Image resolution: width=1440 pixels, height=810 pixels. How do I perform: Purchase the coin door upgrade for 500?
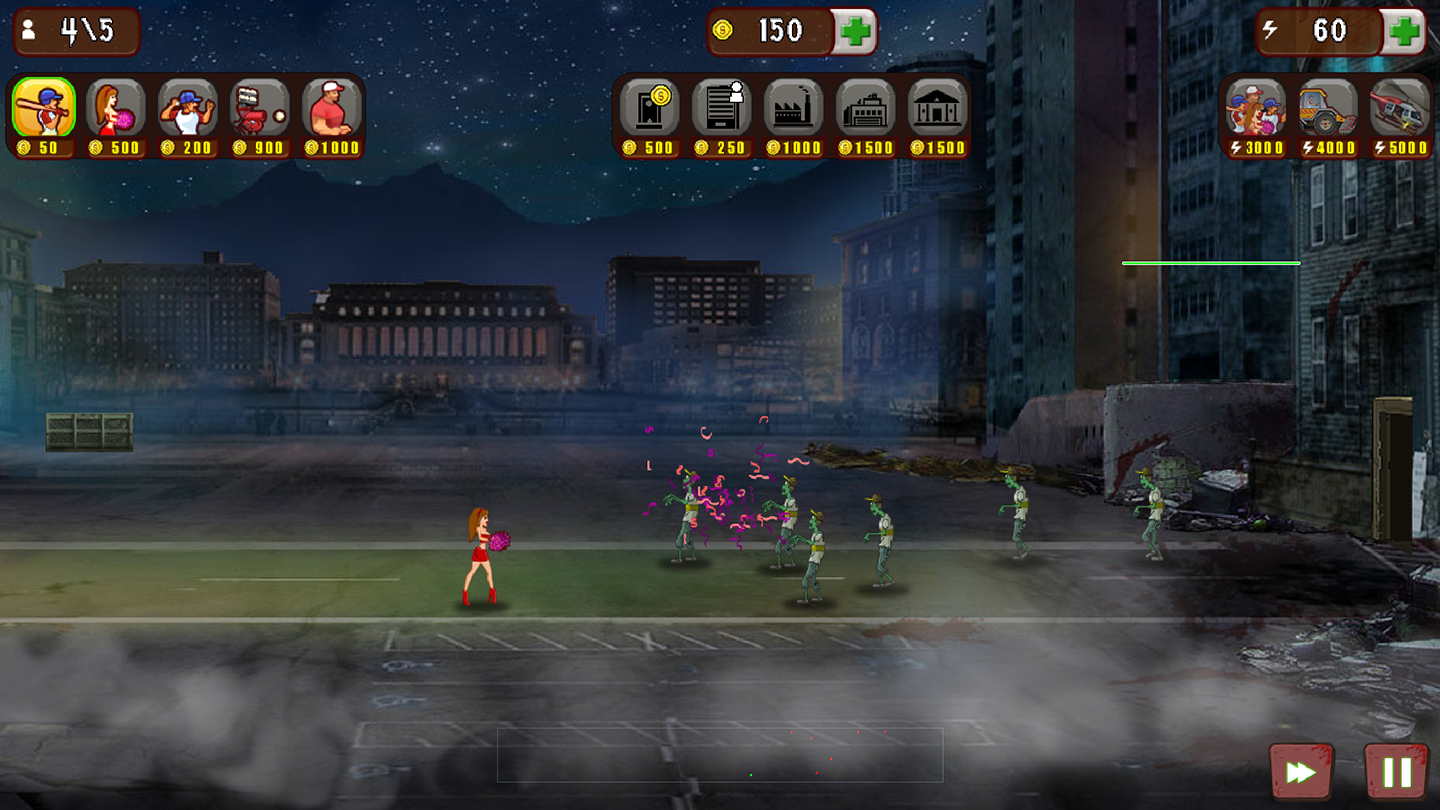(x=650, y=108)
